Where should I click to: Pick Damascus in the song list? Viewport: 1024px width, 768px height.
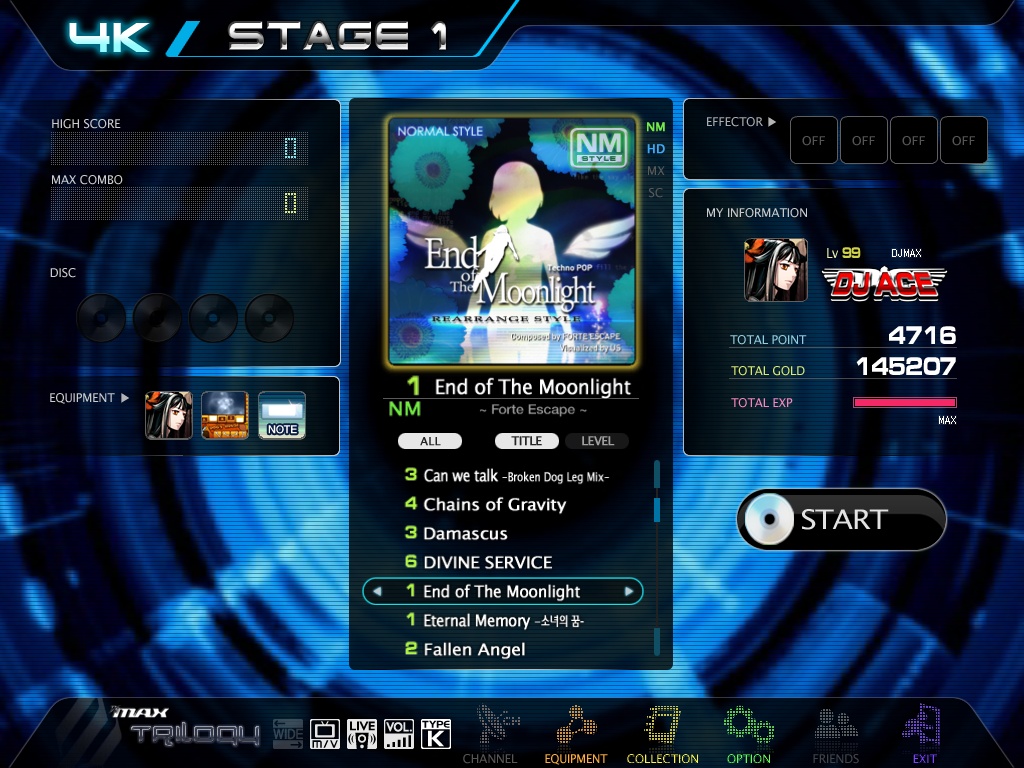465,534
